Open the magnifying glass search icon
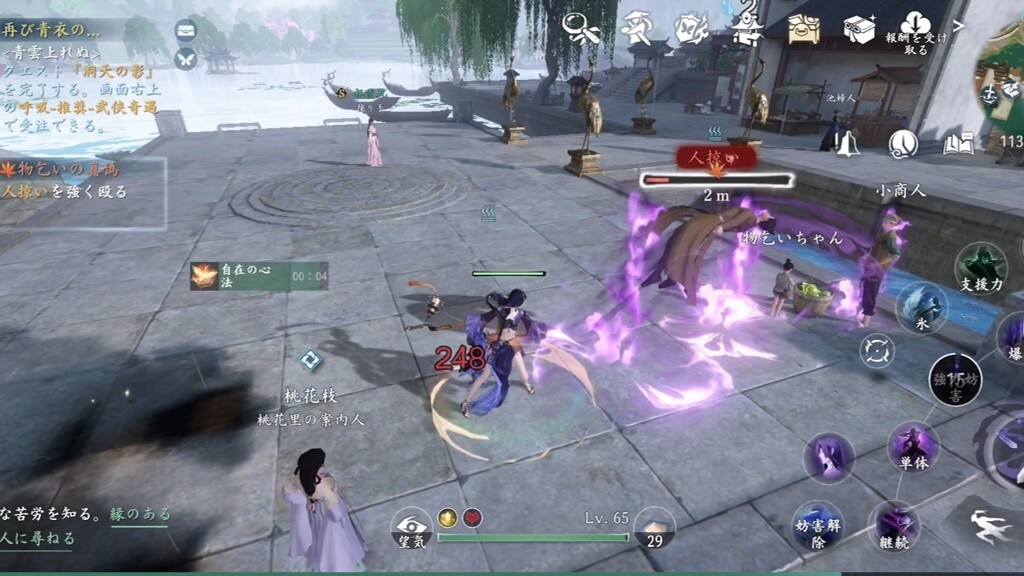1024x576 pixels. 588,26
